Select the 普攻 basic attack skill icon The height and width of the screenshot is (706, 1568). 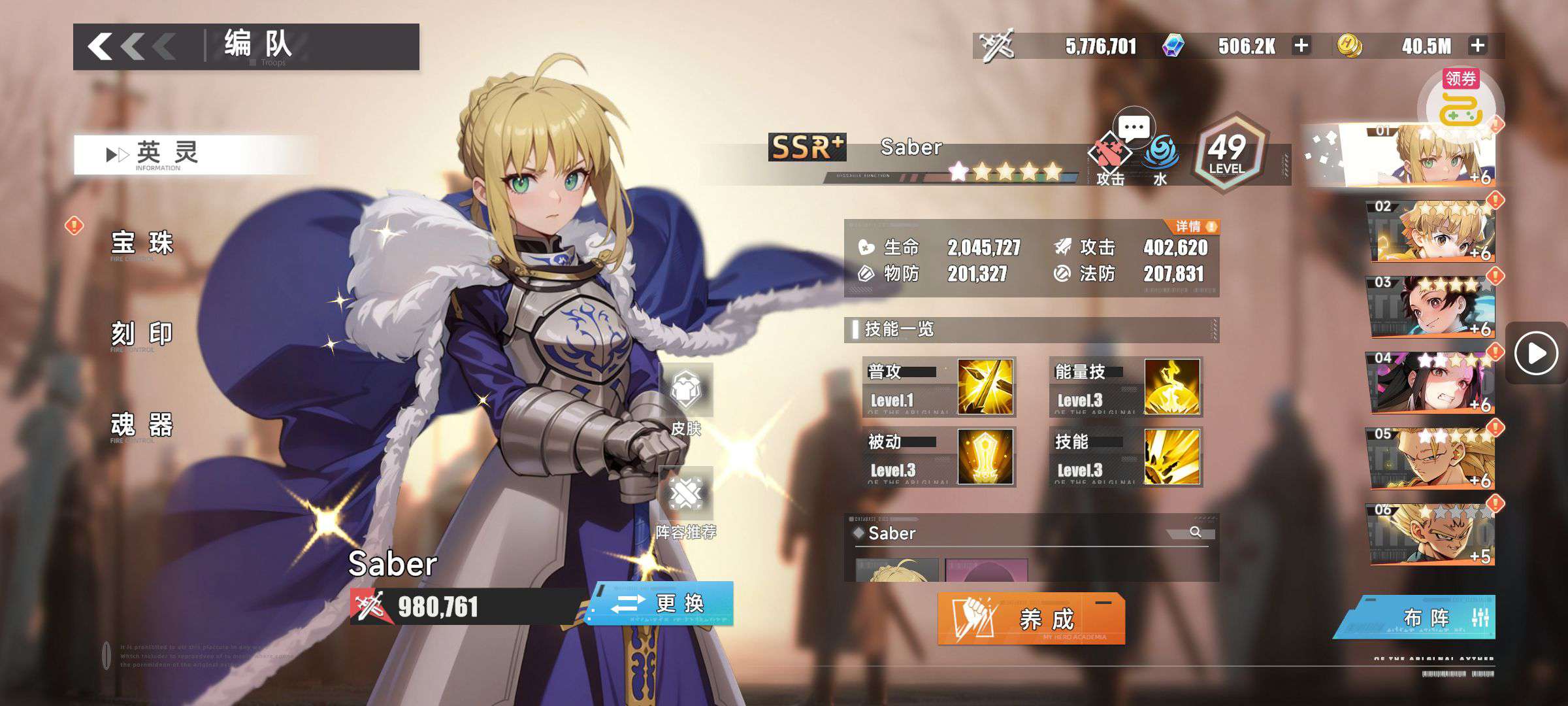[x=985, y=387]
